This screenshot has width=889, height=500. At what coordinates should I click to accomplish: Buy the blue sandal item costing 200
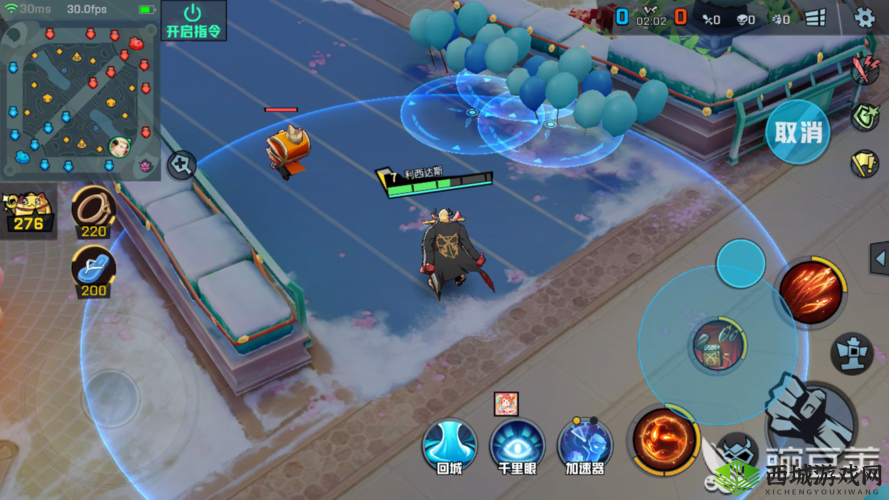(93, 271)
